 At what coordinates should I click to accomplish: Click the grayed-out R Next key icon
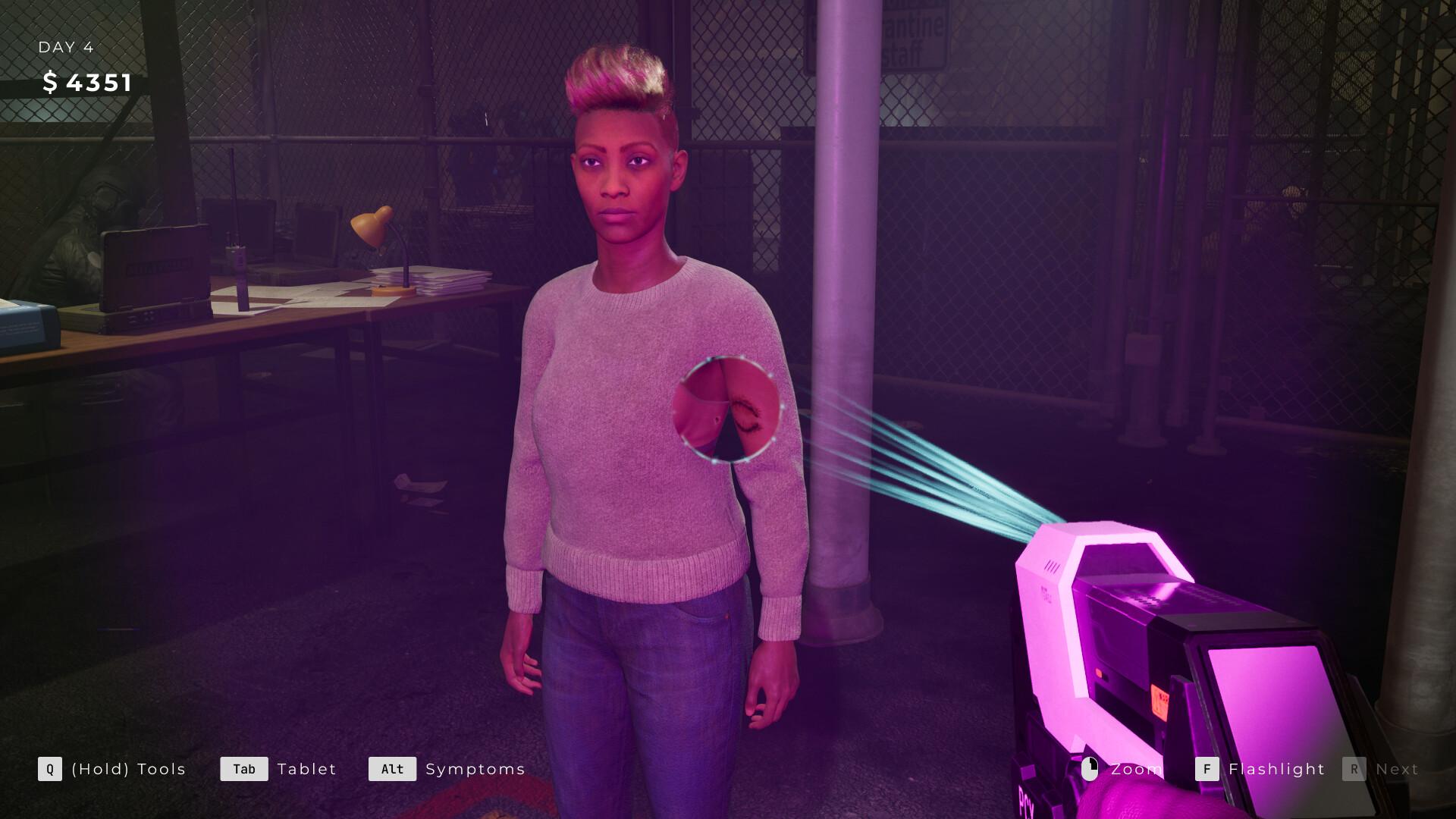coord(1354,769)
